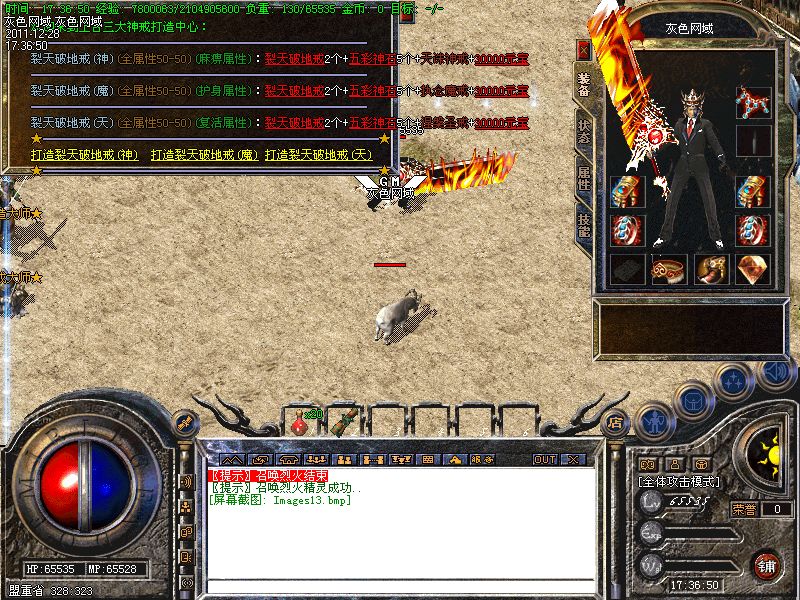Select the belt equipment slot
This screenshot has height=600, width=800.
(x=668, y=268)
